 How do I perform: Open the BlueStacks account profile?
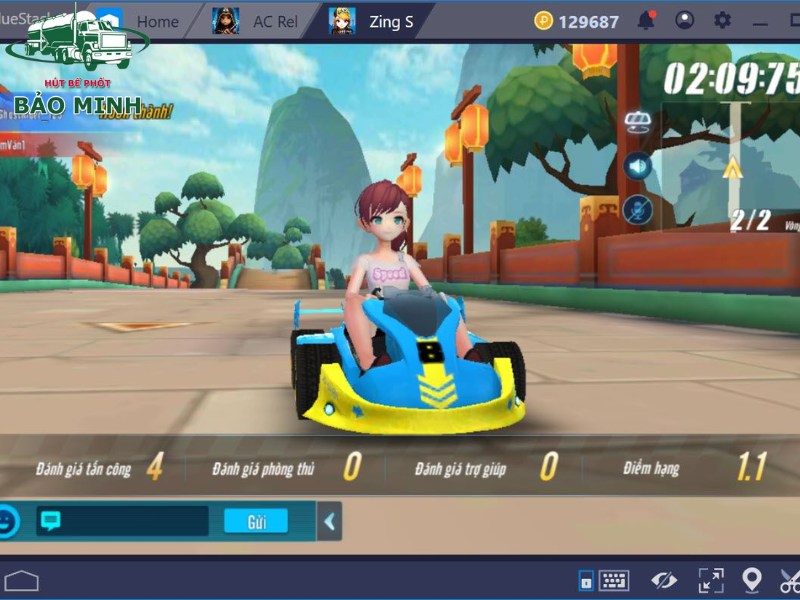pyautogui.click(x=685, y=20)
